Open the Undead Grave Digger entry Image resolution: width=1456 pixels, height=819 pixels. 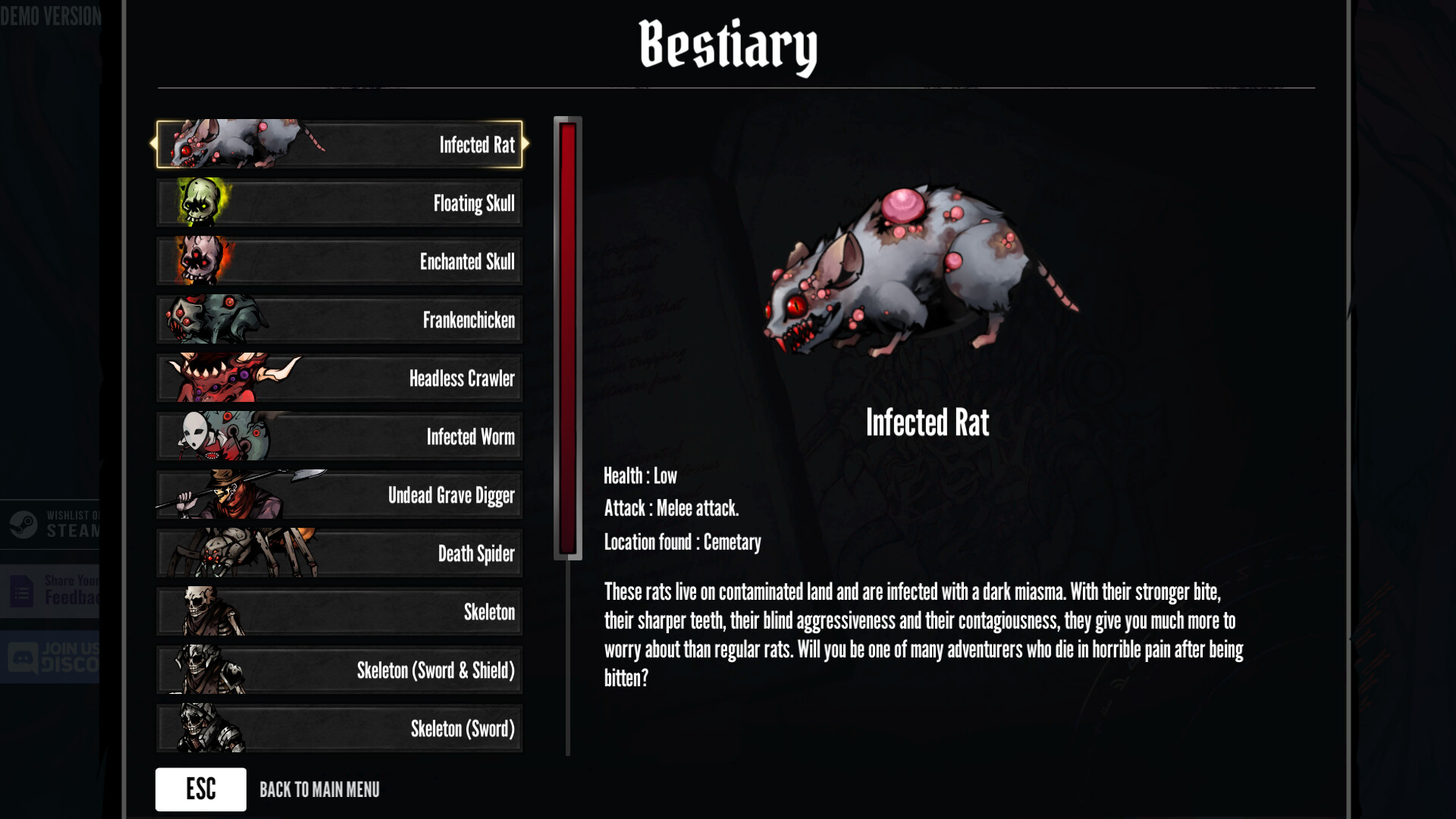tap(339, 495)
